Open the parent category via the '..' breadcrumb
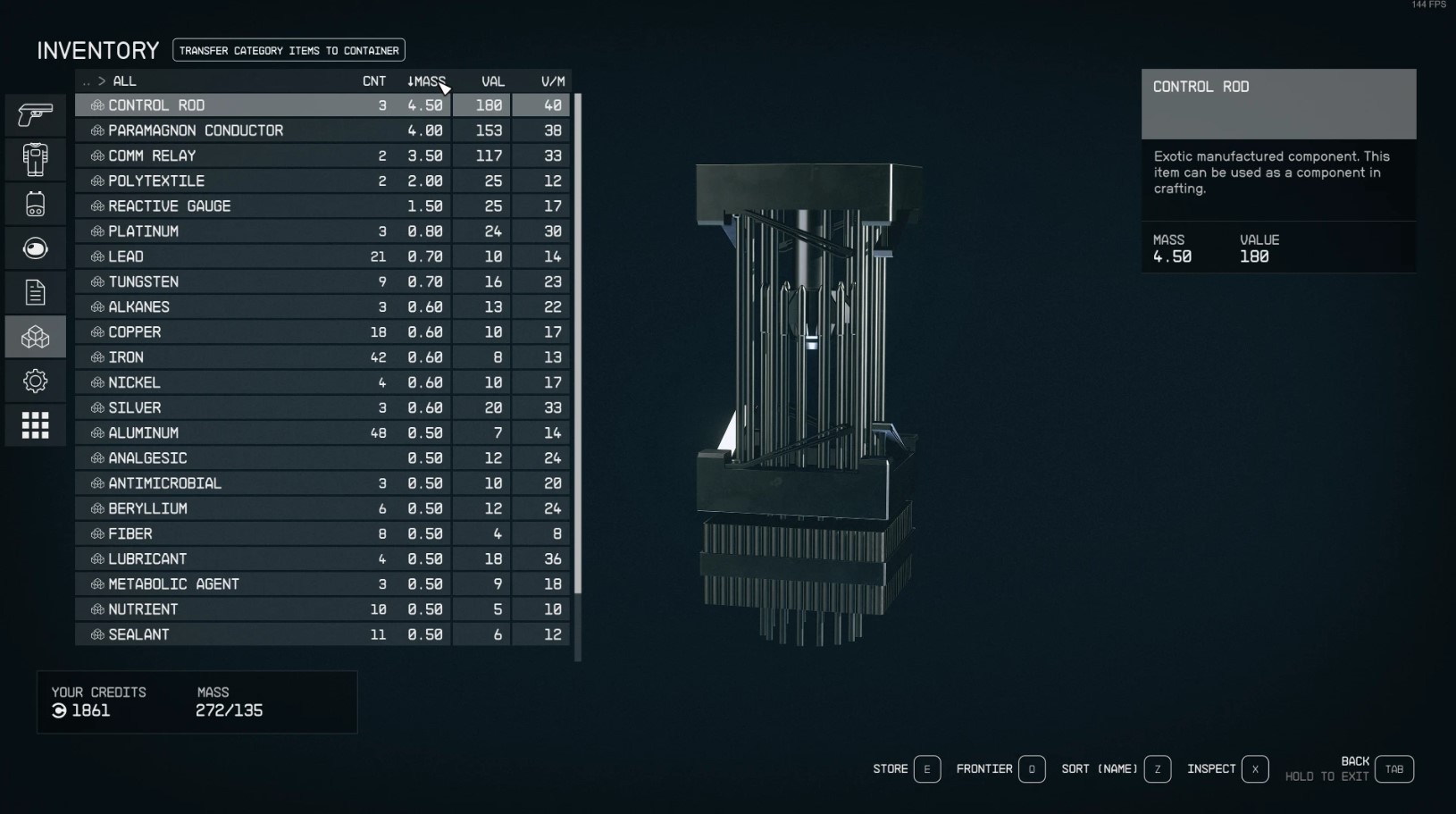 coord(87,81)
